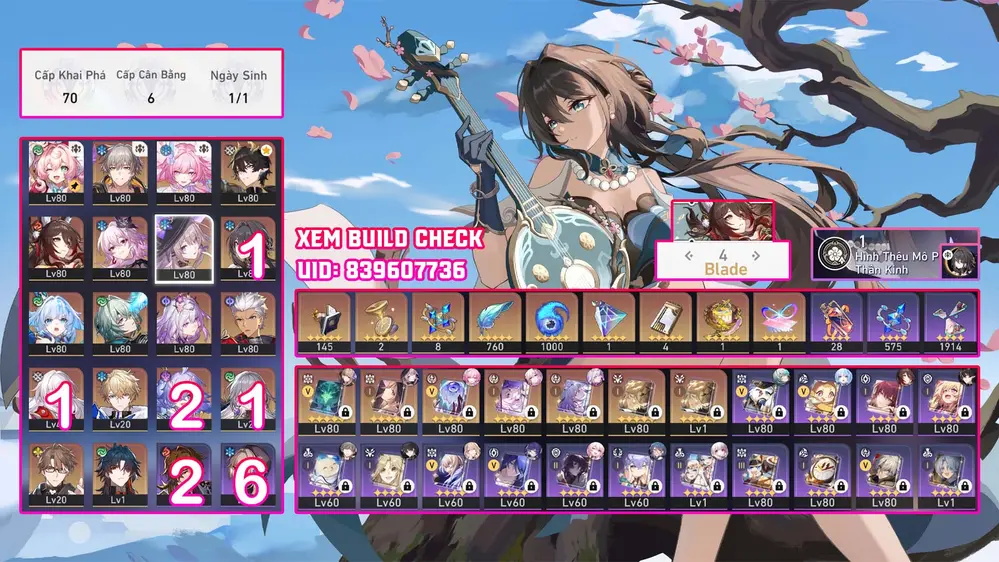This screenshot has width=999, height=562.
Task: Pick the pink butterfly item slot
Action: click(779, 322)
